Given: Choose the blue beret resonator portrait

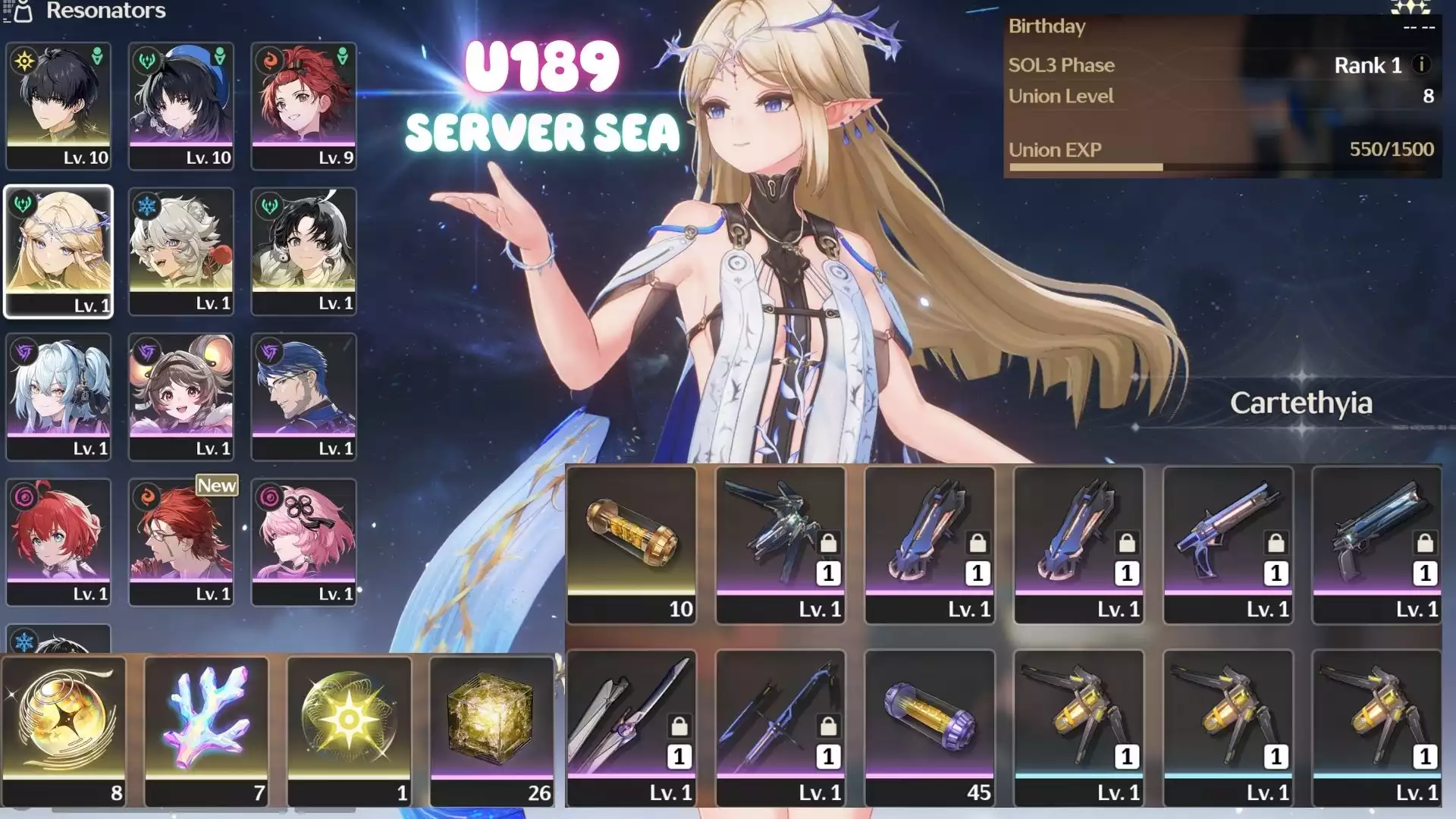Looking at the screenshot, I should [181, 105].
